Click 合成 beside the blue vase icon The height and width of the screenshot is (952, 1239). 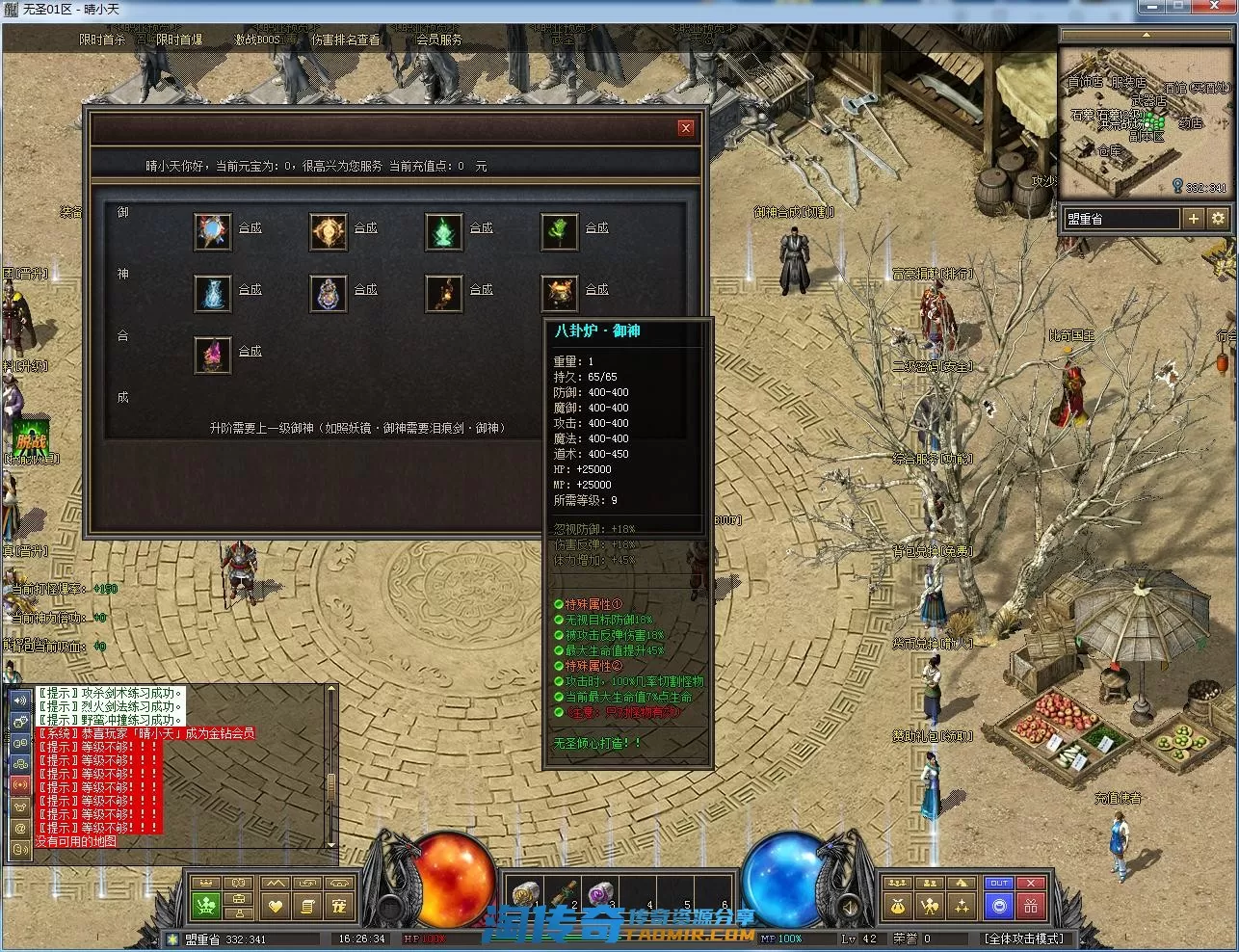pyautogui.click(x=250, y=289)
